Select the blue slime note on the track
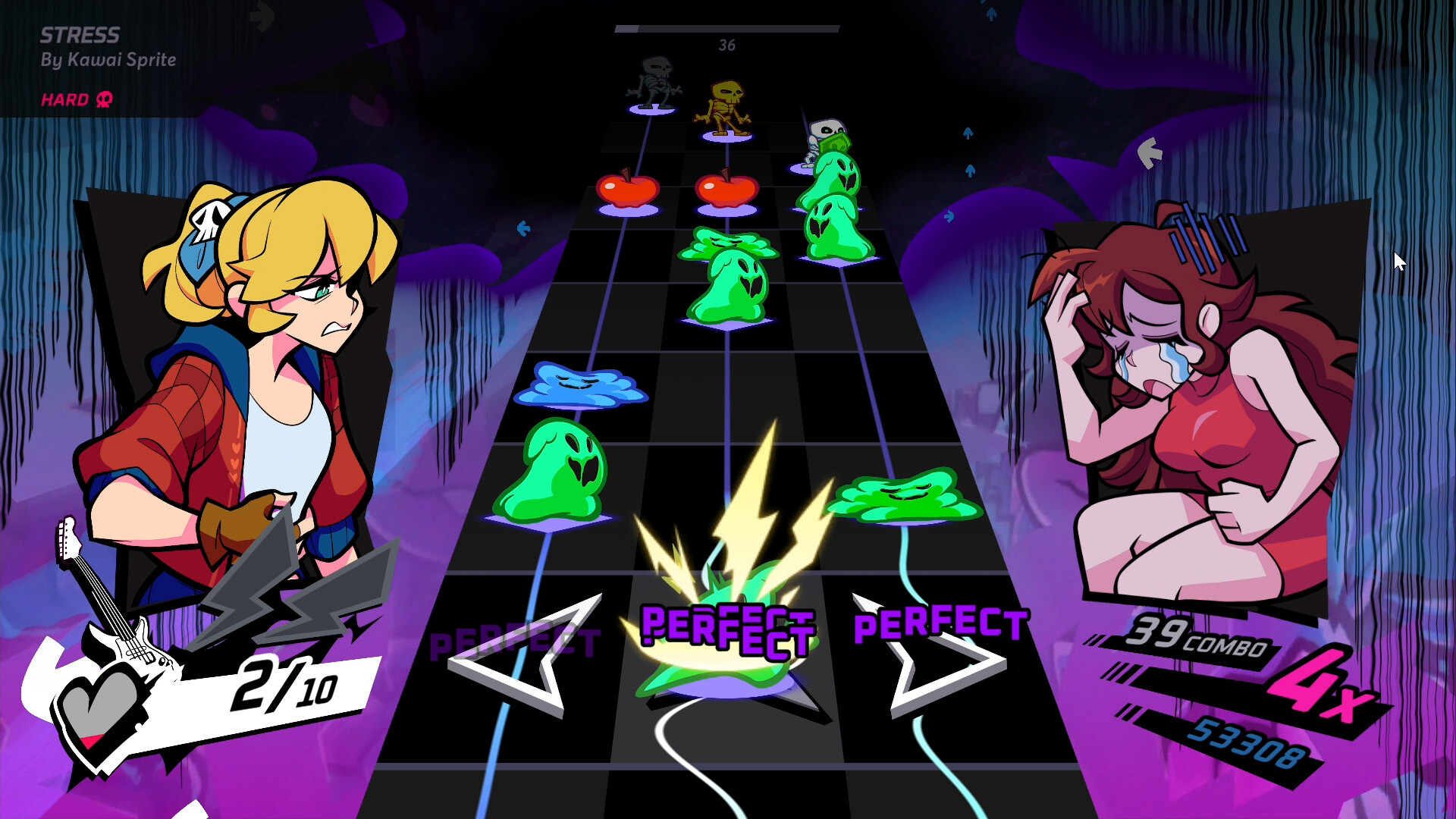1456x819 pixels. pyautogui.click(x=579, y=385)
